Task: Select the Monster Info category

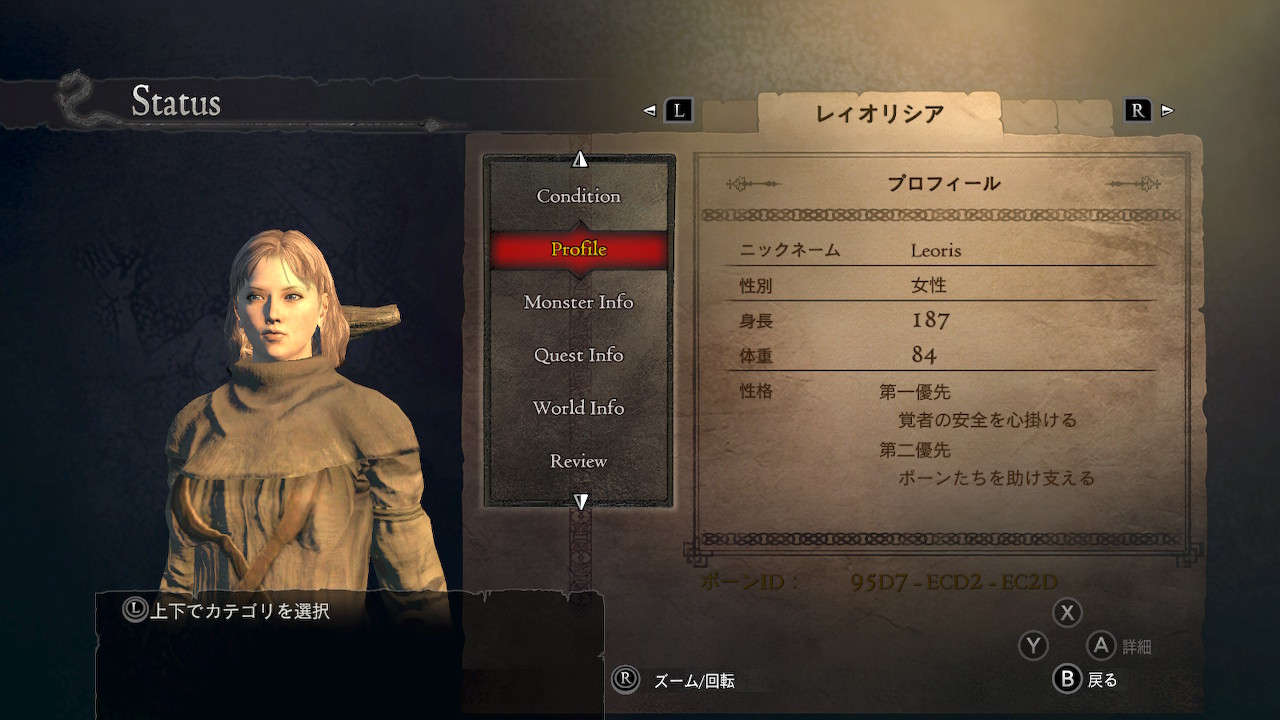Action: pos(578,302)
